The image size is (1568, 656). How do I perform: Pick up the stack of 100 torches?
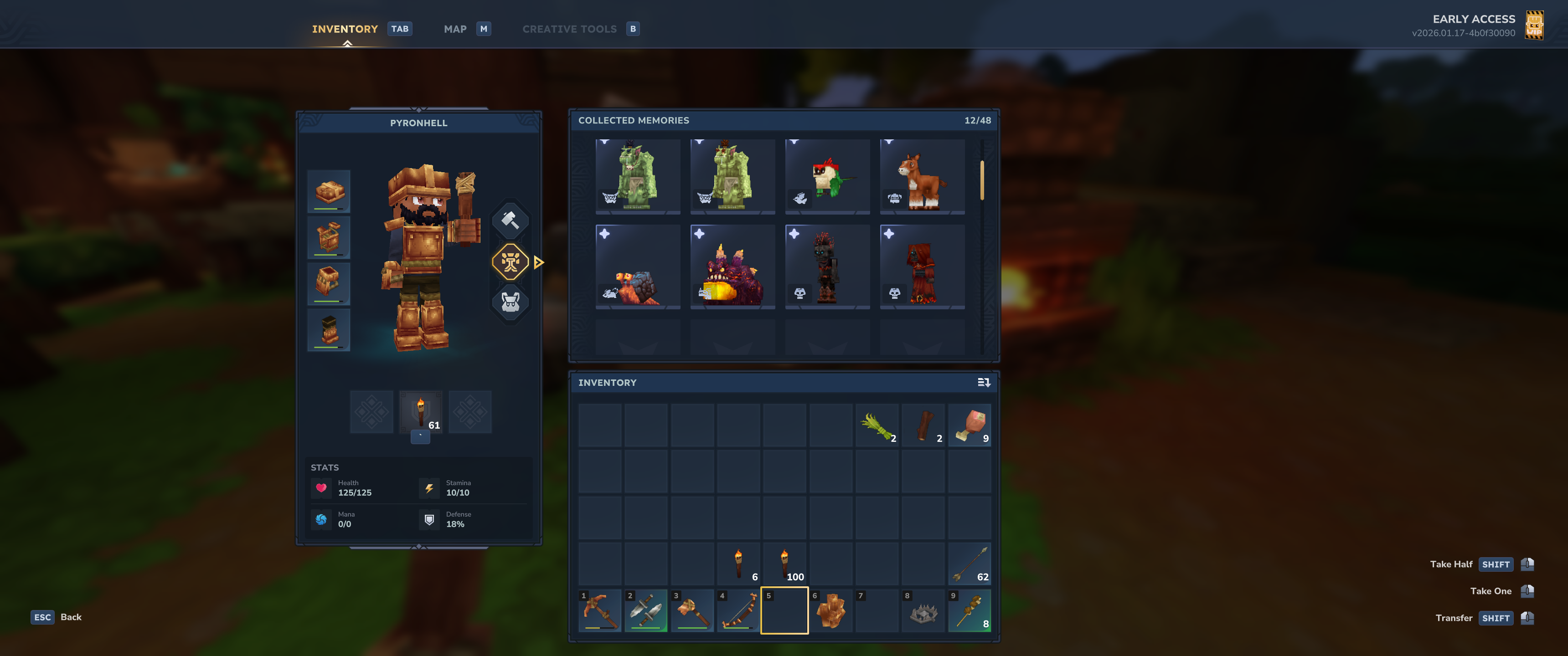784,564
